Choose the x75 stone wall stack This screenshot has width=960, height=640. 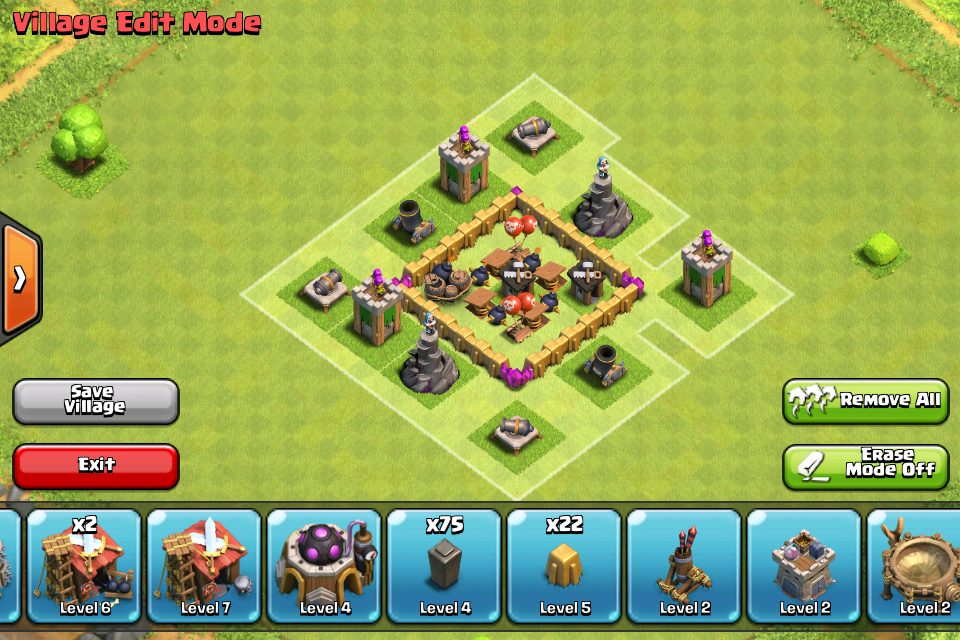click(444, 566)
